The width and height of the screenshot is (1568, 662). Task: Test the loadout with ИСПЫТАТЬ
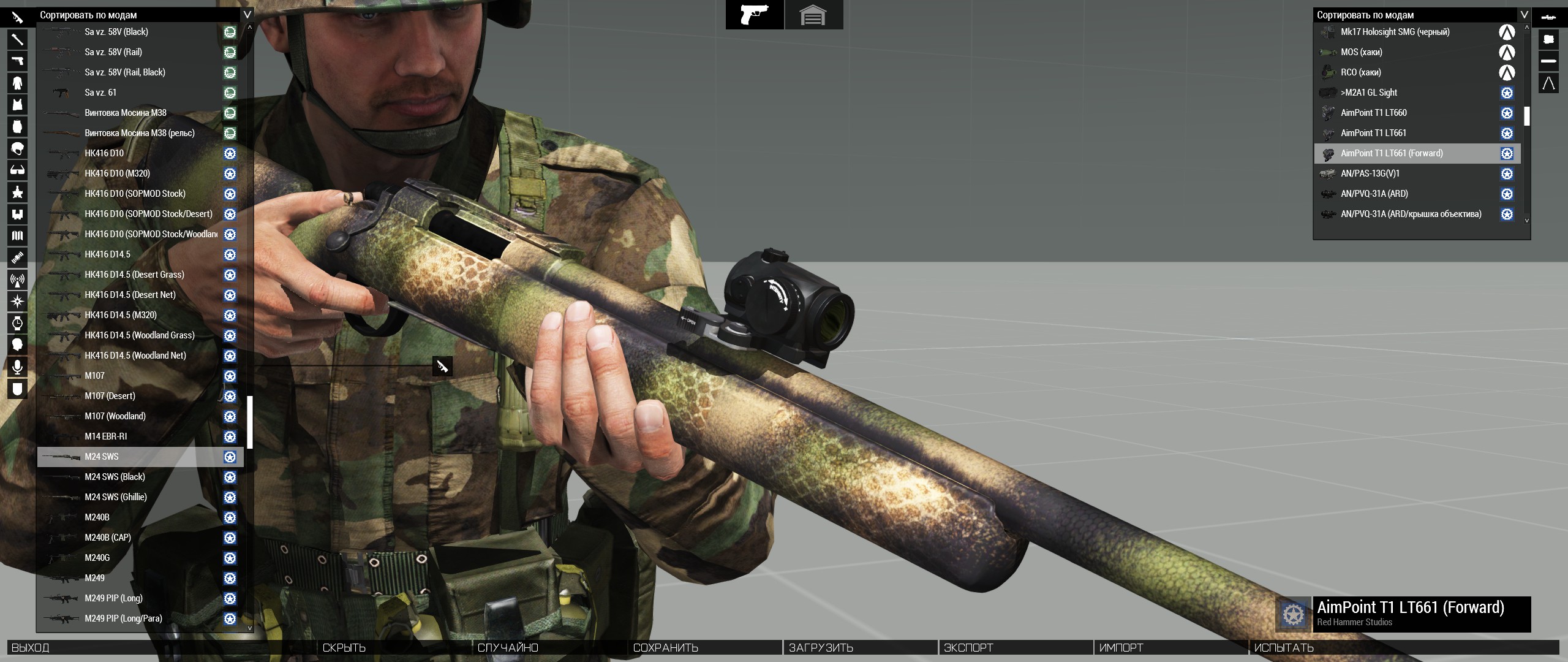tap(1284, 648)
